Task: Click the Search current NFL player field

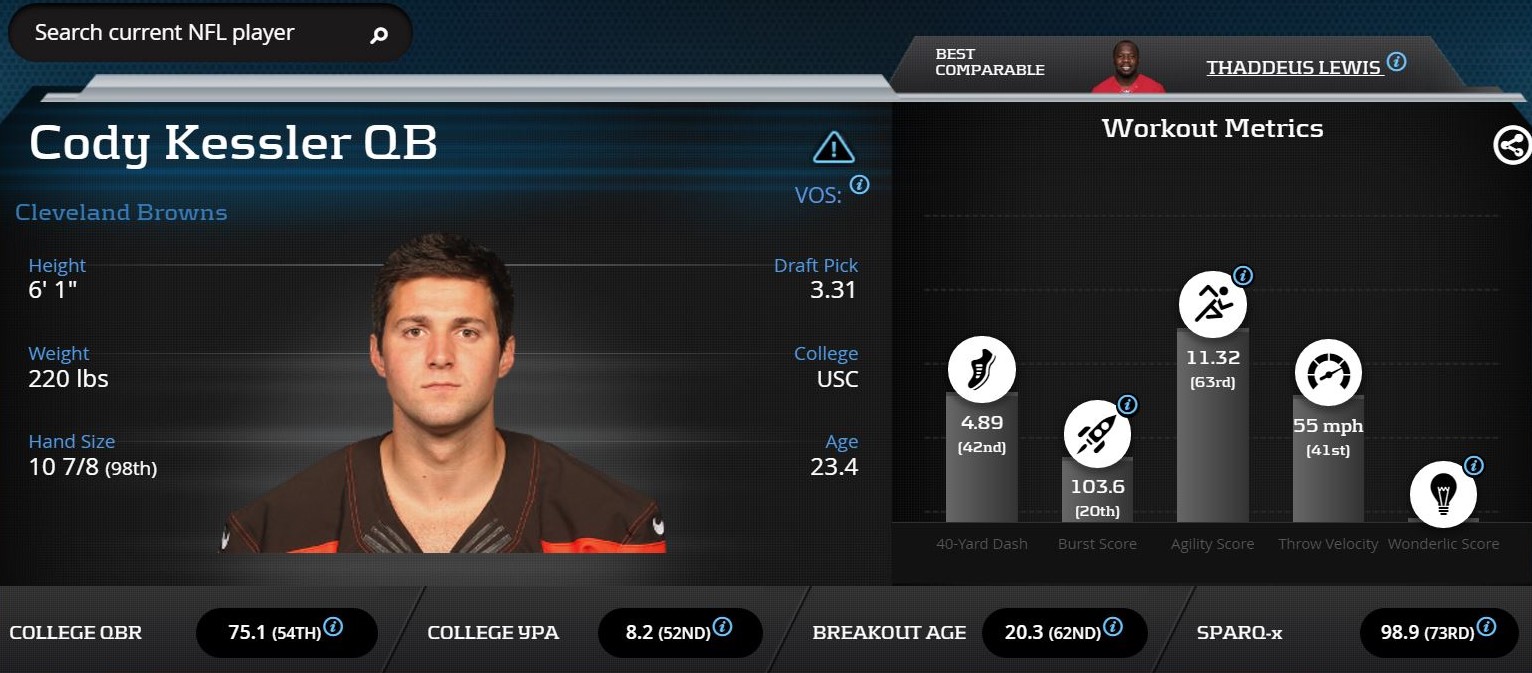Action: (190, 33)
